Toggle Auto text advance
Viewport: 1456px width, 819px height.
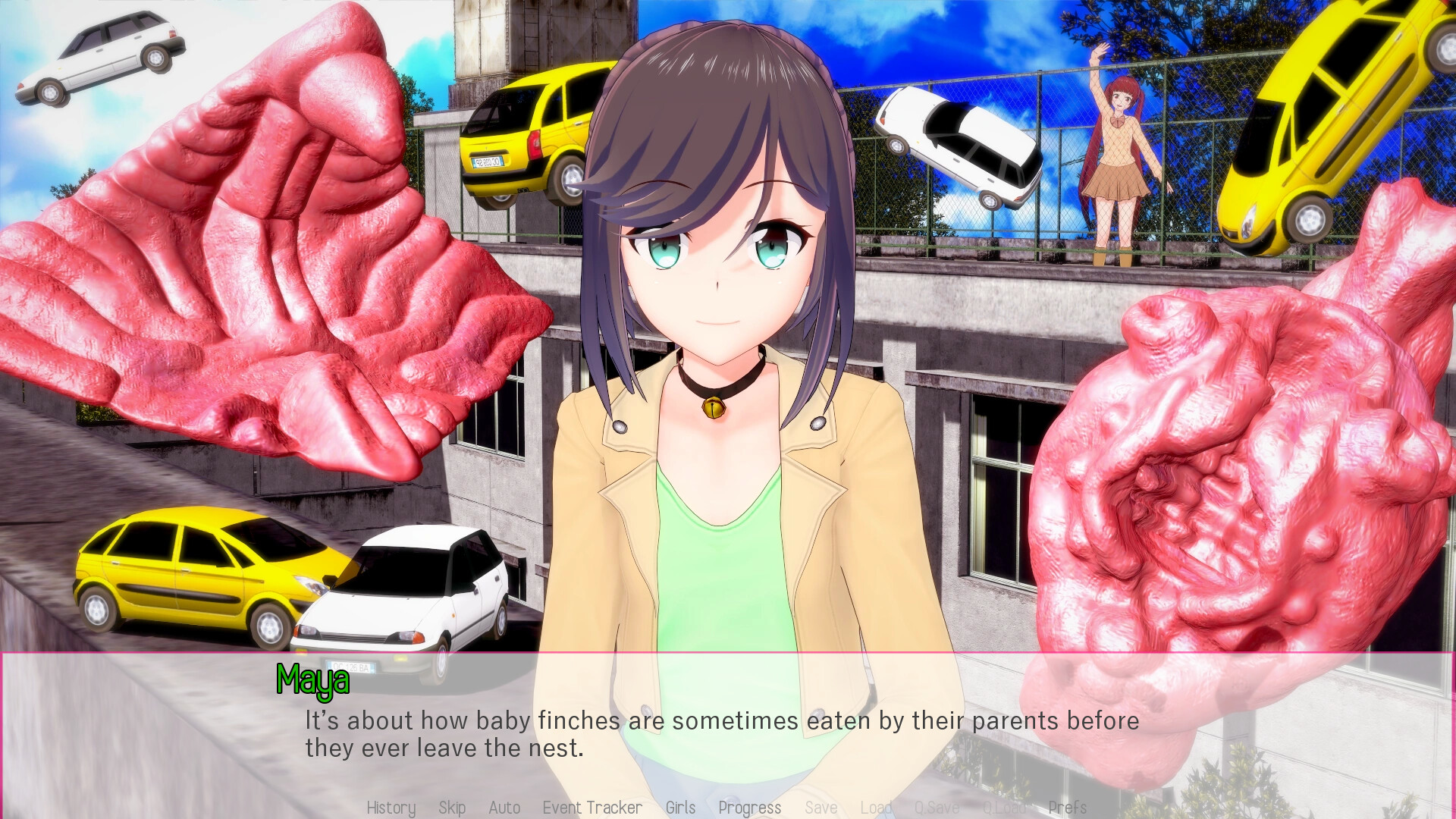[x=504, y=808]
